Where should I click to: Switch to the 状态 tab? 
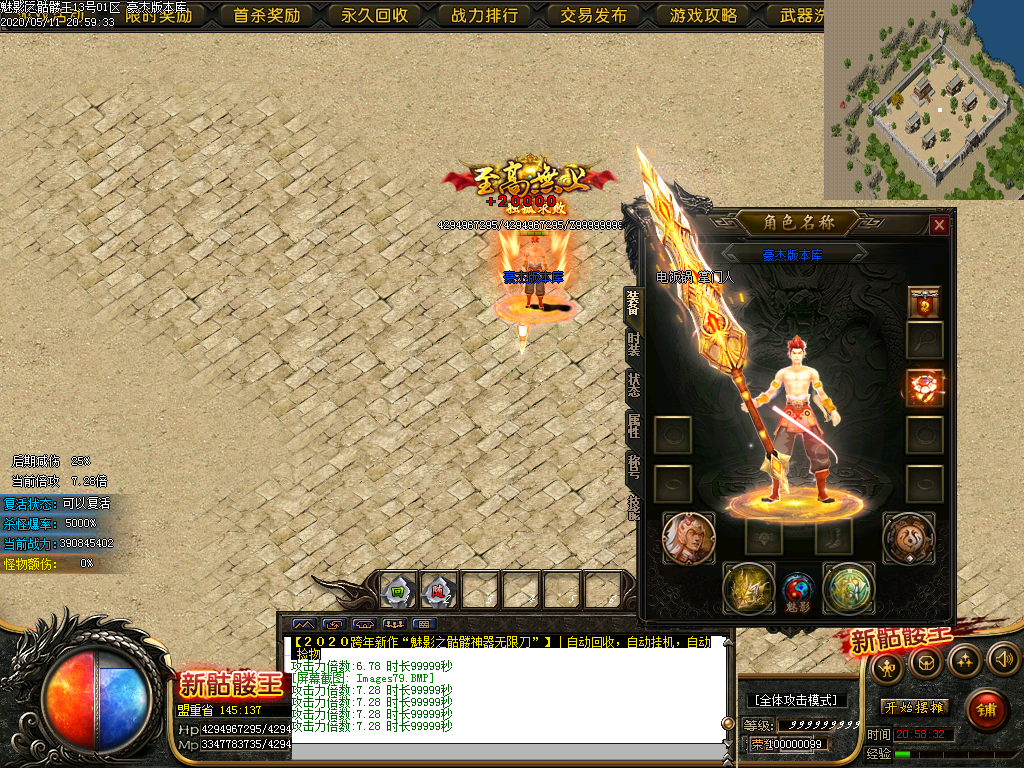coord(633,386)
